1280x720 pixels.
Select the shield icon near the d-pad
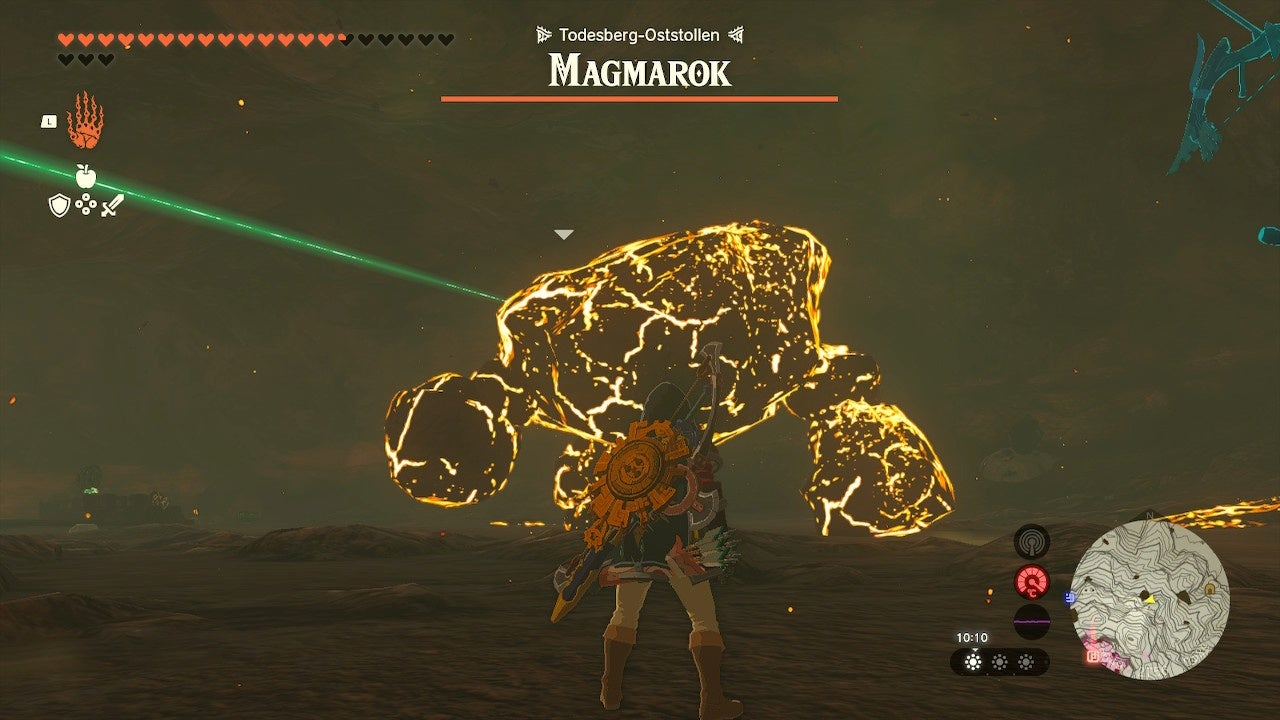point(59,204)
